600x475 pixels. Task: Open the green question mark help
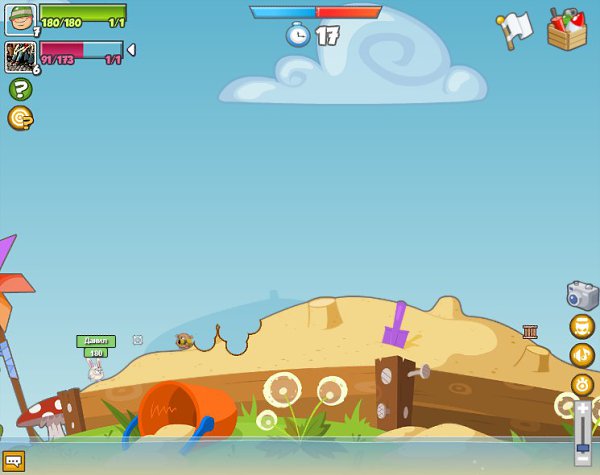click(x=20, y=89)
